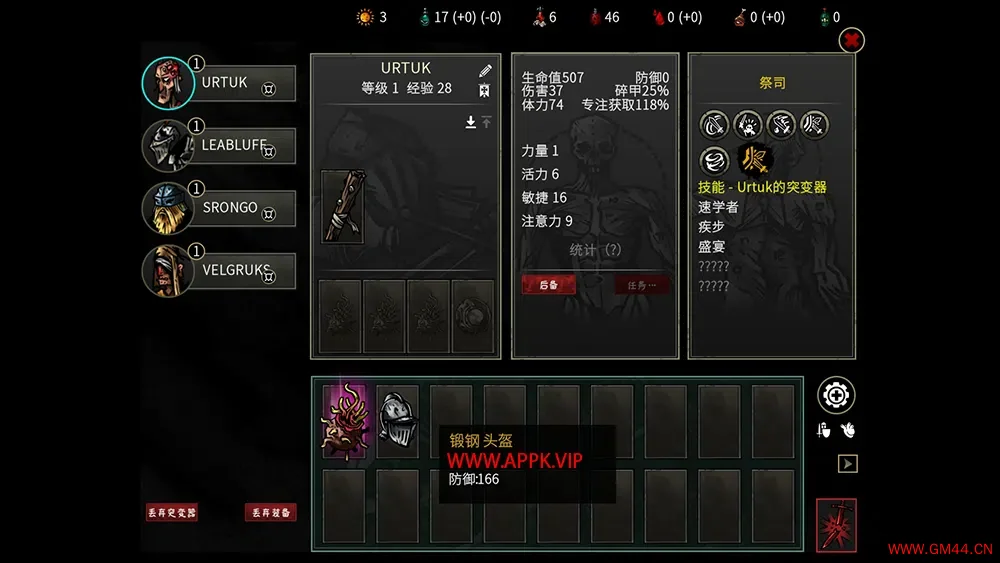Close the character screen with red X
1000x563 pixels.
tap(851, 40)
